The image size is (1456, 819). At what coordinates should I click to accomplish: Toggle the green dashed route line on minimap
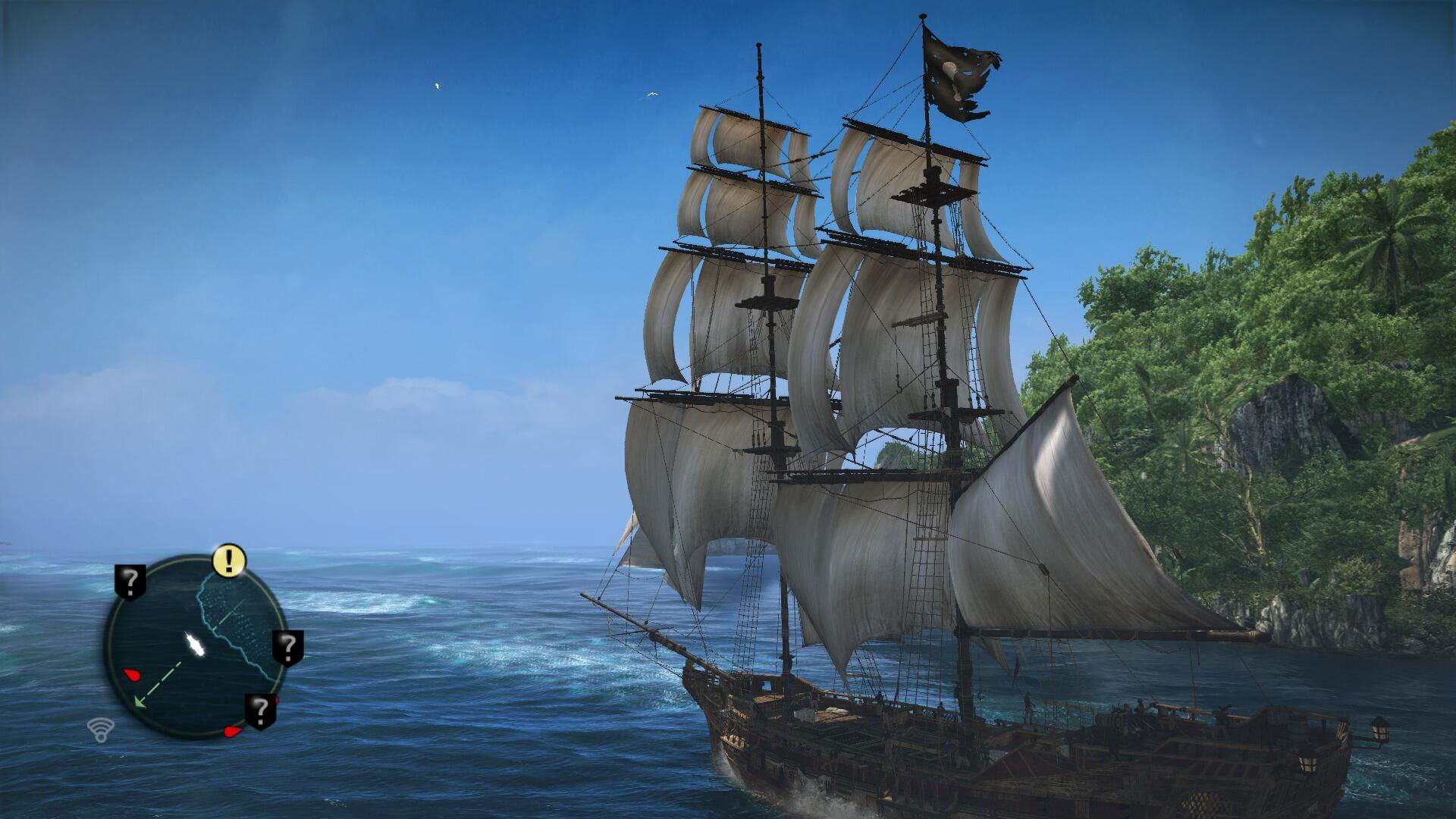click(162, 680)
